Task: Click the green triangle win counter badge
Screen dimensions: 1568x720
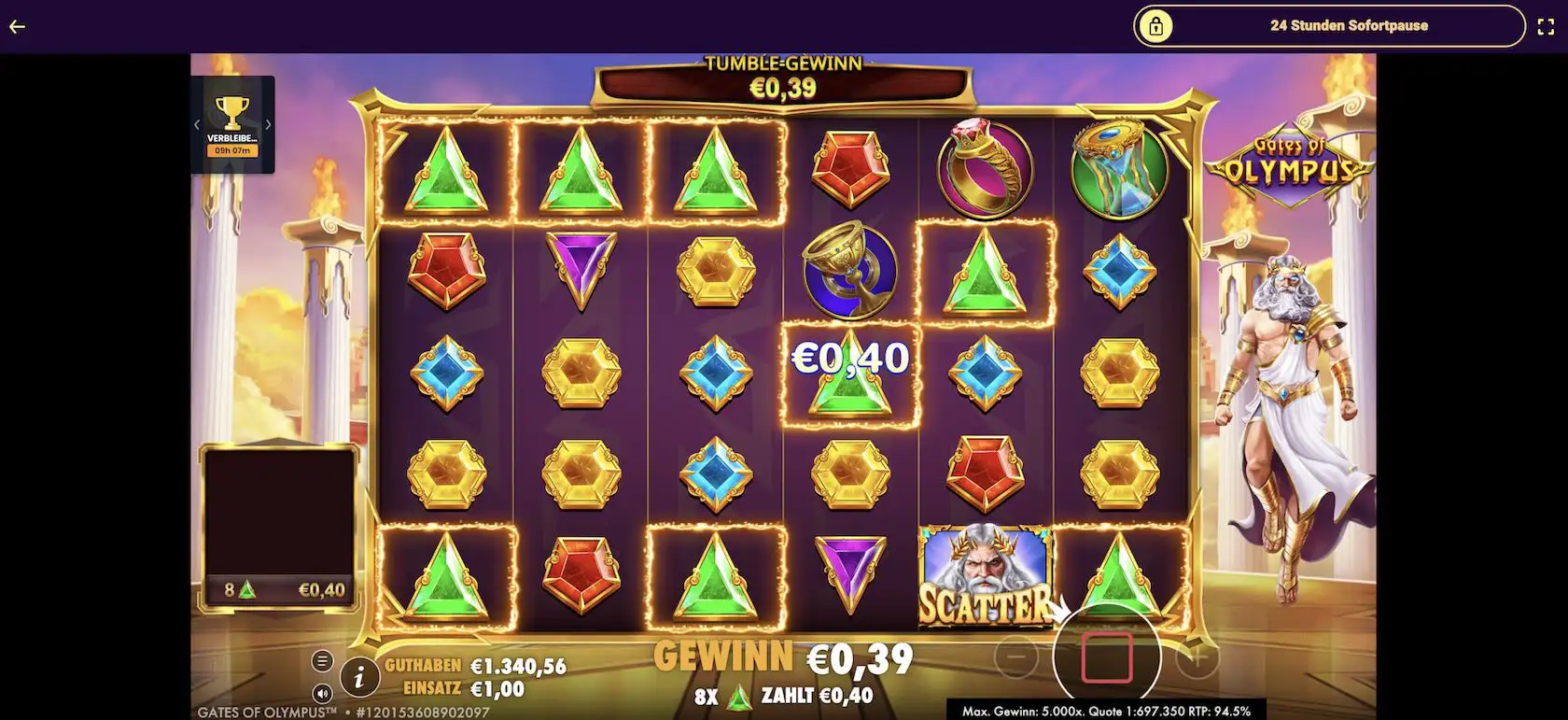Action: tap(280, 589)
